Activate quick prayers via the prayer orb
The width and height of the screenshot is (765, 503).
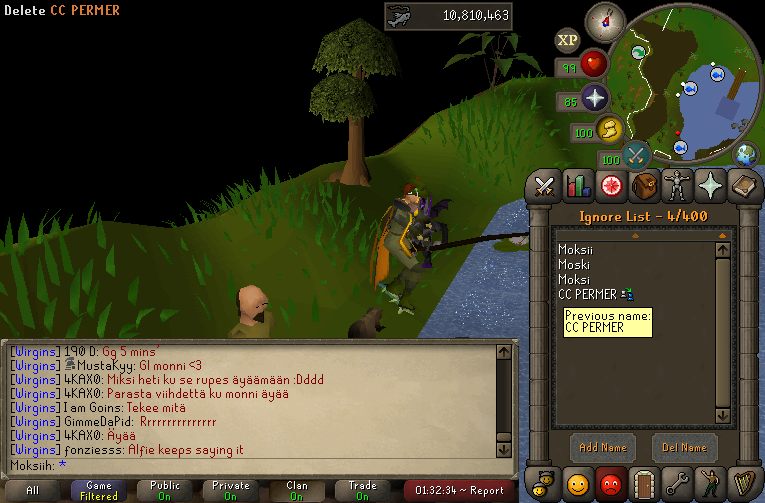coord(594,98)
